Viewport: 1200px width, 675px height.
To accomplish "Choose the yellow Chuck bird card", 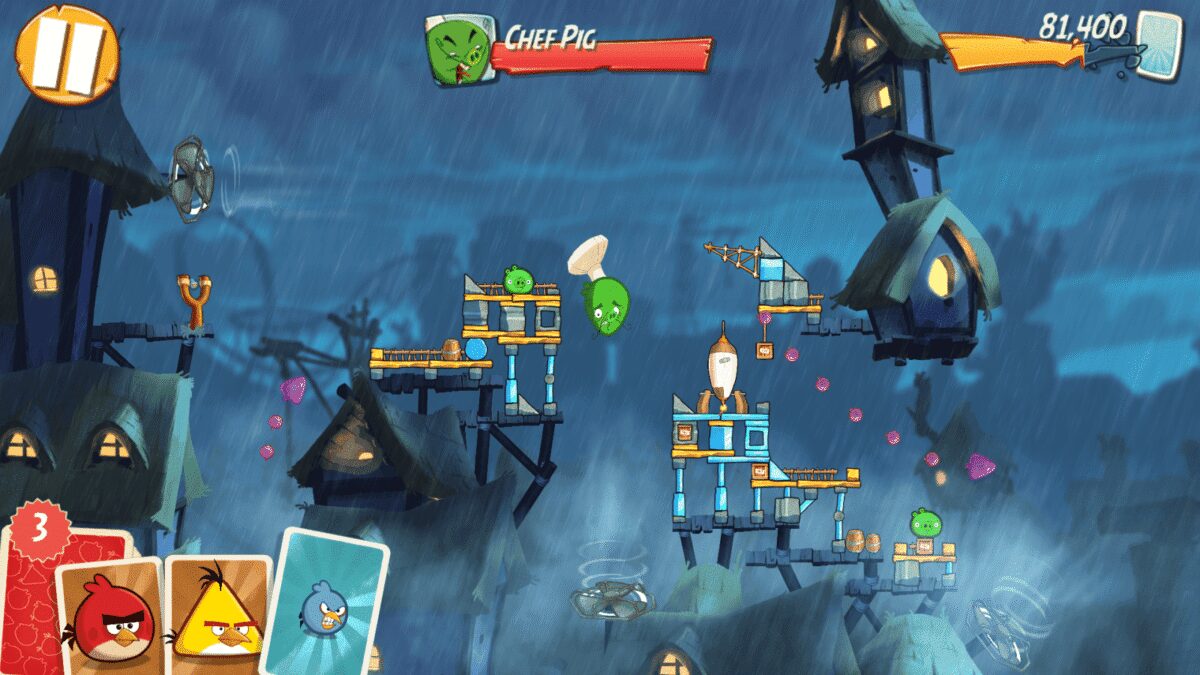I will point(218,612).
